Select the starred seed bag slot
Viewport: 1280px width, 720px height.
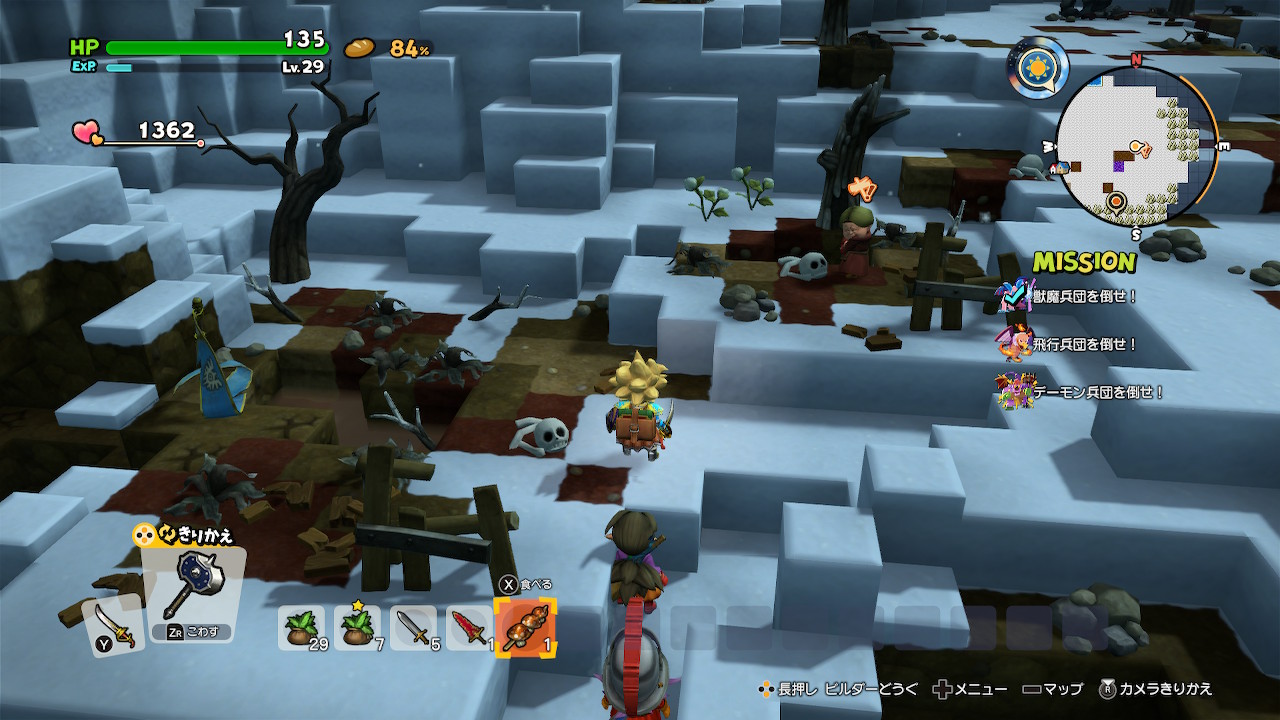click(357, 628)
